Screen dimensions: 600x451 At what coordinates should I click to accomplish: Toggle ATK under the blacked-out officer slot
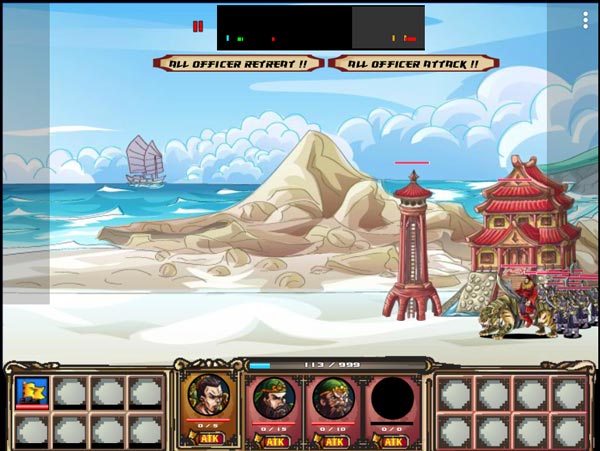(x=392, y=439)
